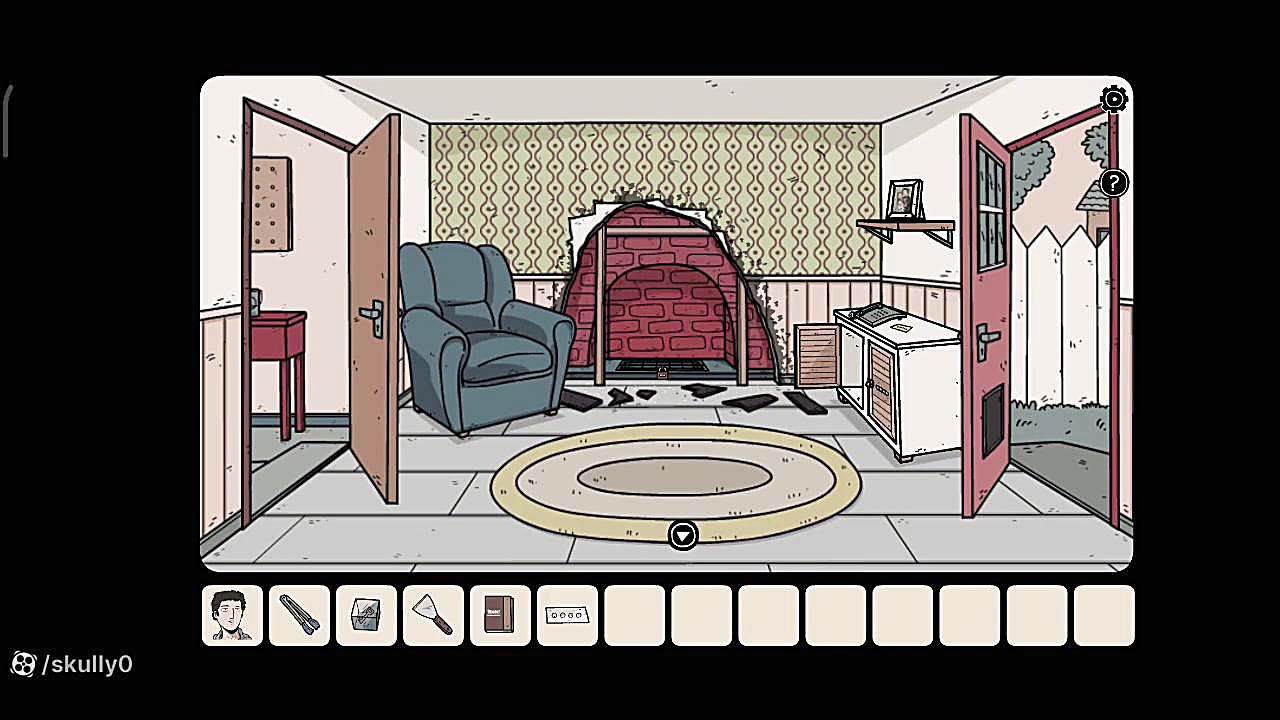1280x720 pixels.
Task: Choose the ice cube with key item
Action: pyautogui.click(x=366, y=615)
